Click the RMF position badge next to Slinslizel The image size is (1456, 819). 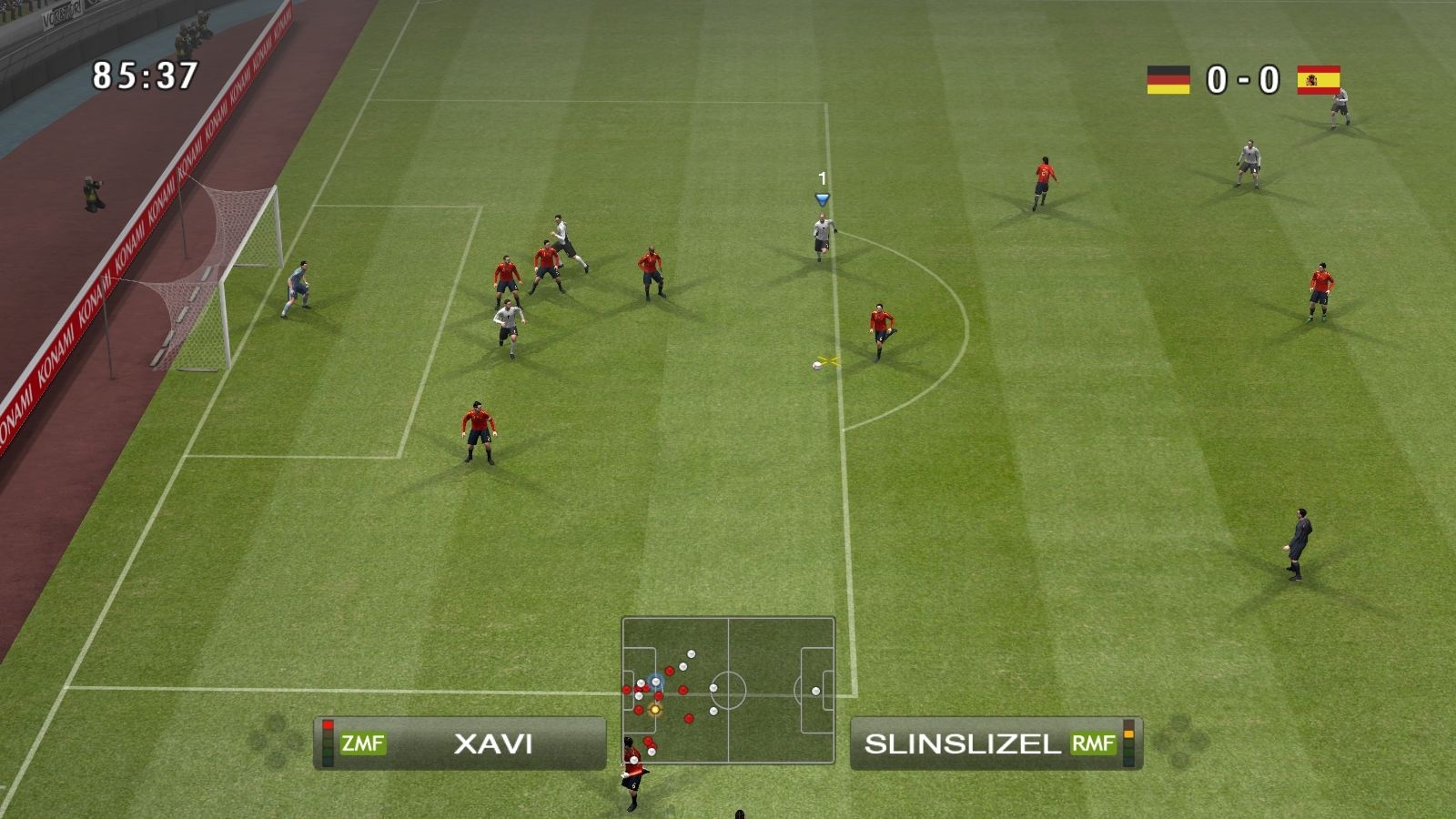[1092, 744]
